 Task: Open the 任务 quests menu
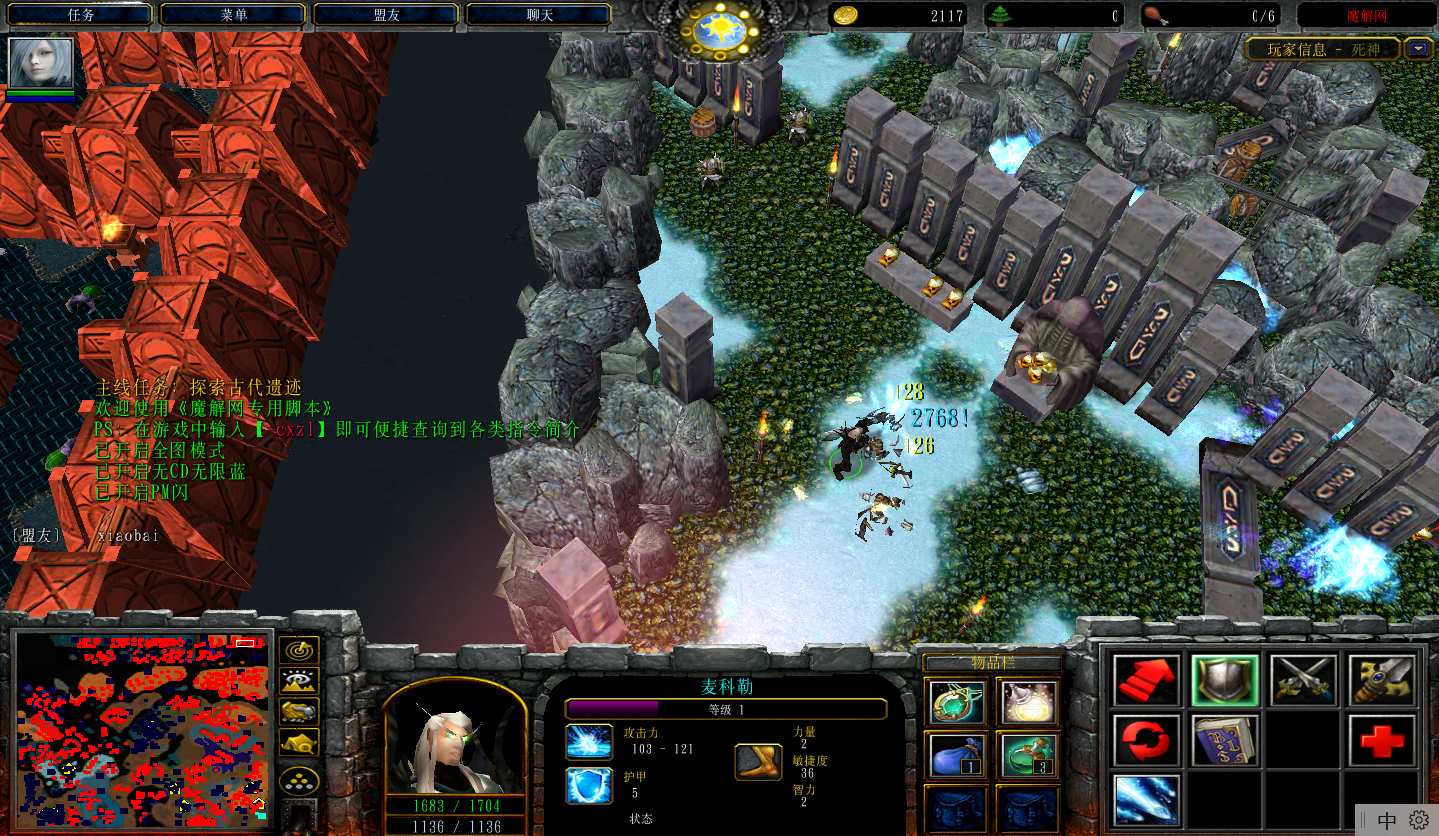tap(80, 14)
